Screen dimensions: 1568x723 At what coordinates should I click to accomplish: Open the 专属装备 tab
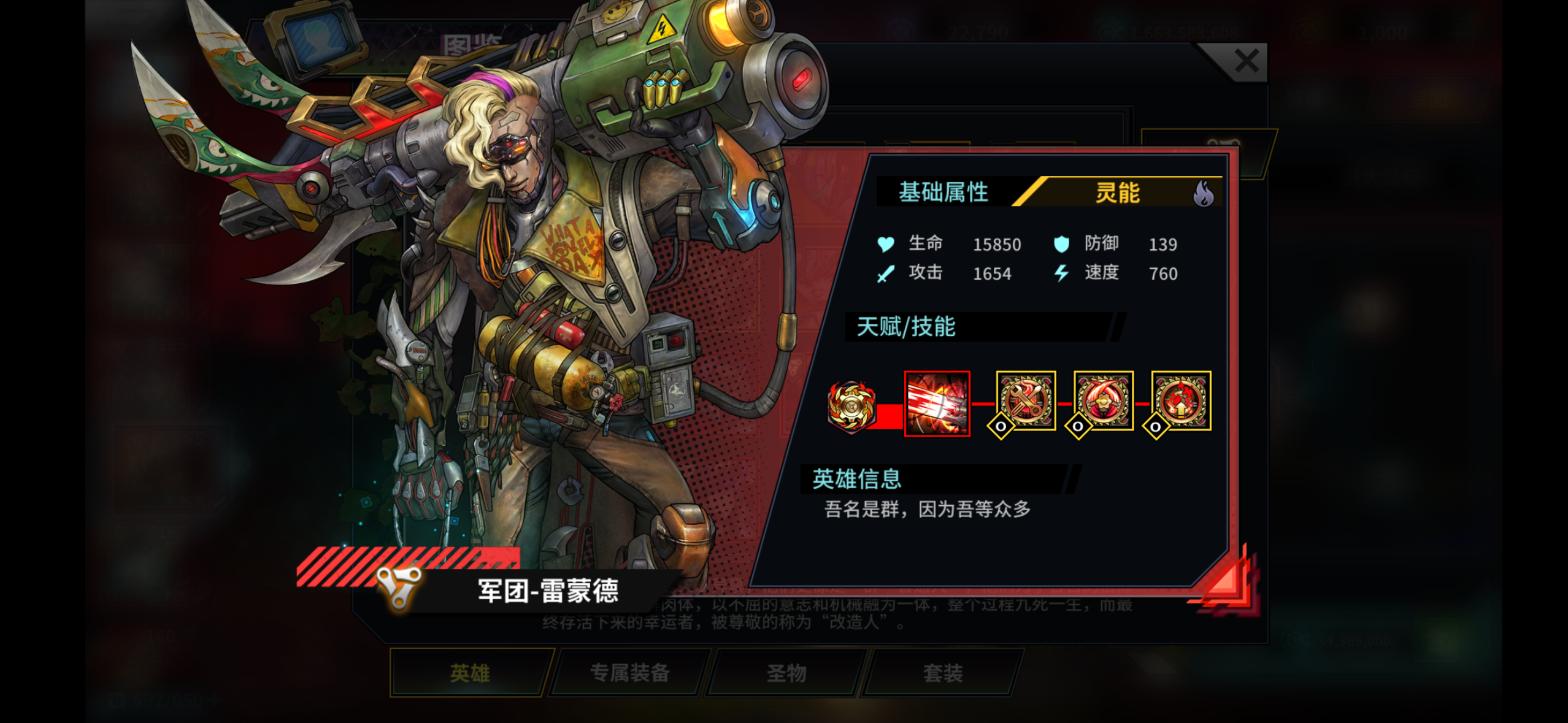pos(630,673)
